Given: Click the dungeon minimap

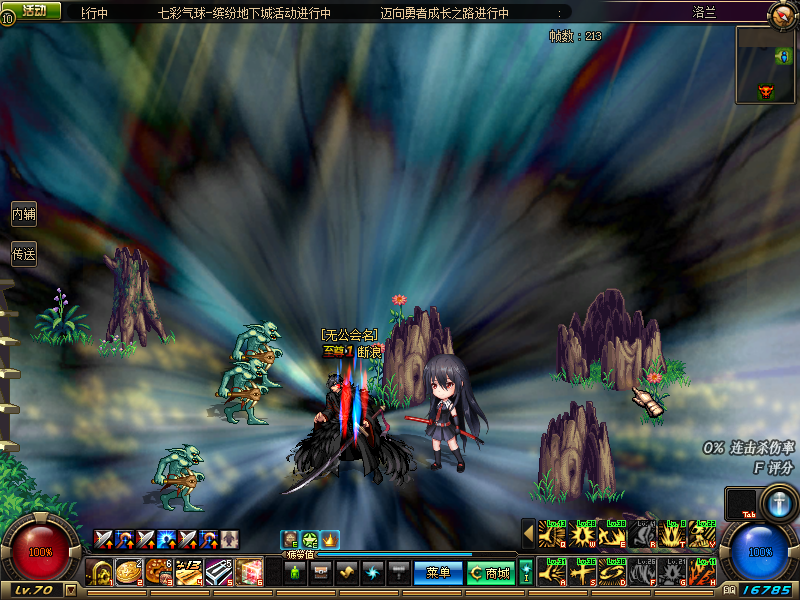Looking at the screenshot, I should click(x=765, y=64).
